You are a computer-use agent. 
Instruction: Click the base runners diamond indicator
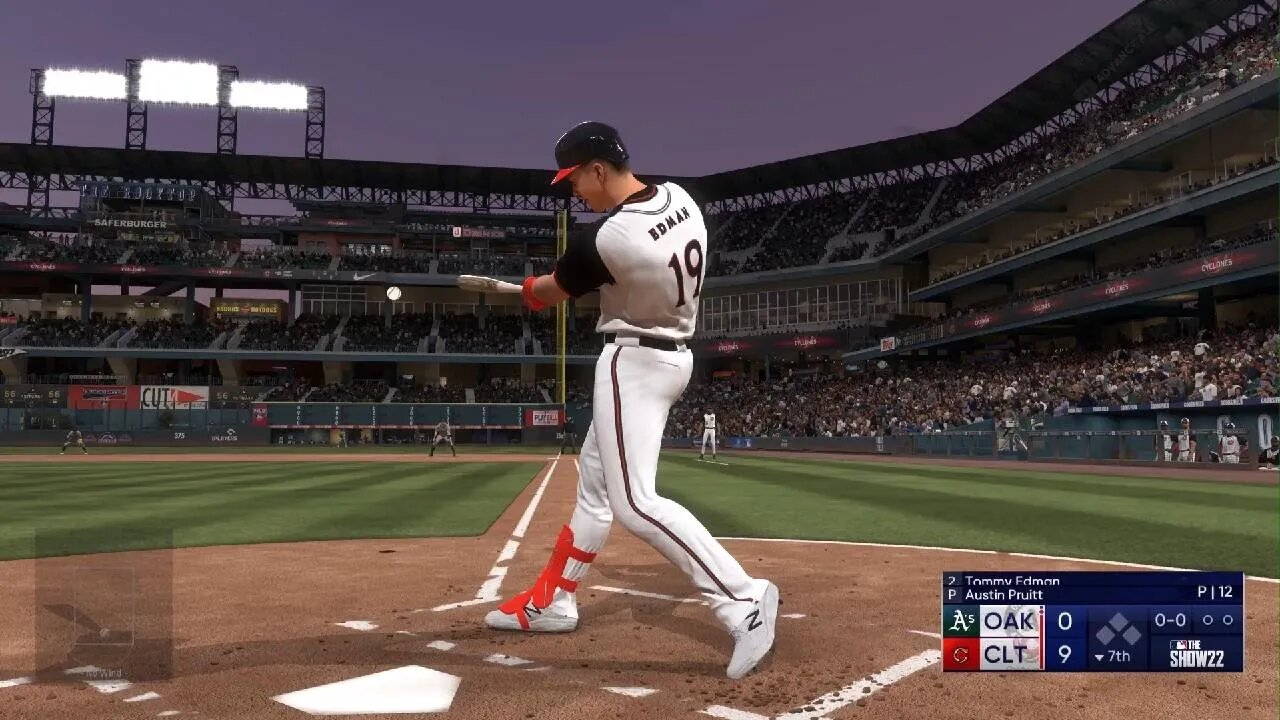click(x=1118, y=630)
